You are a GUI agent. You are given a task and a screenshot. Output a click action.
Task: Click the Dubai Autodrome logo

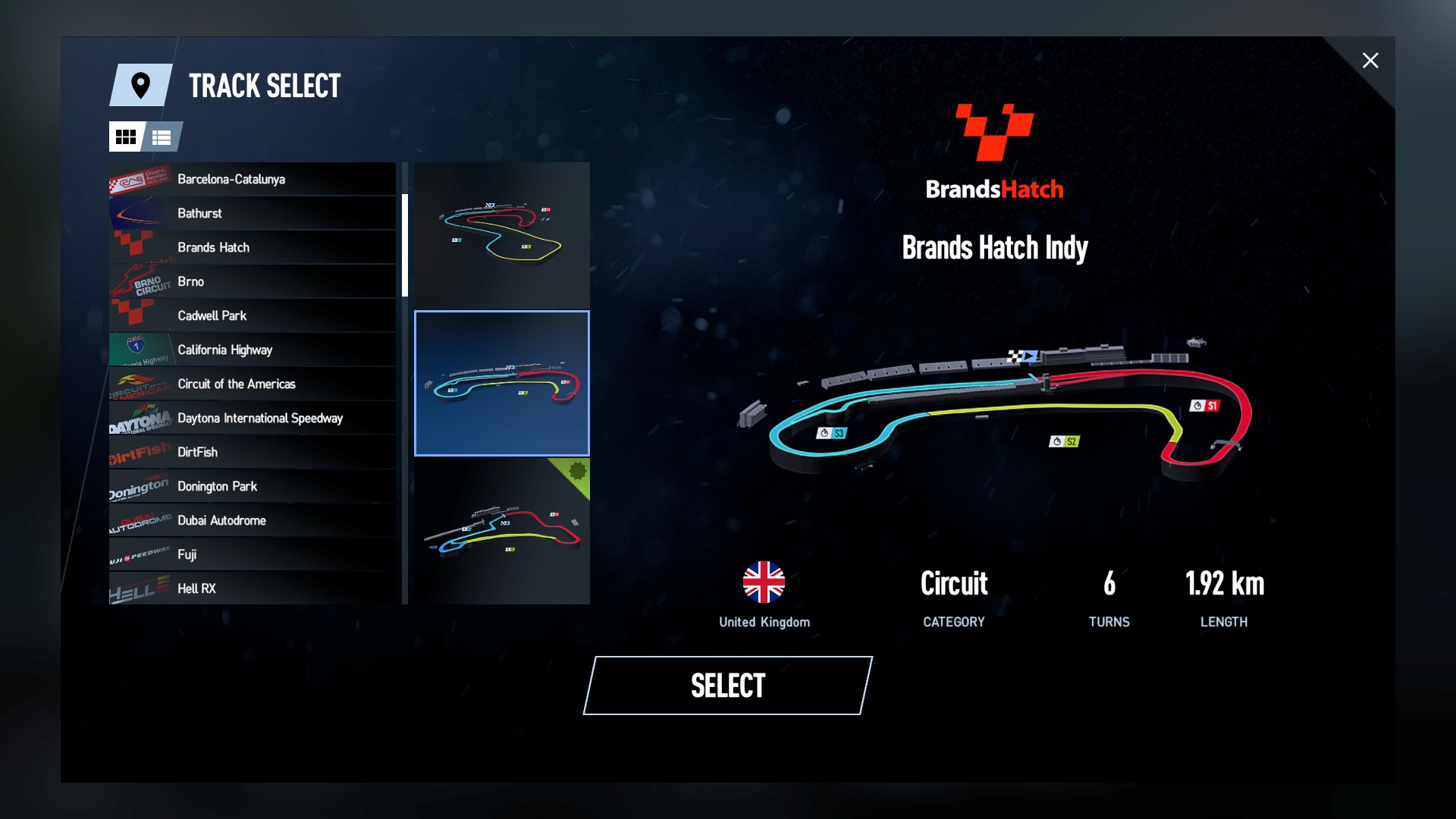[138, 520]
